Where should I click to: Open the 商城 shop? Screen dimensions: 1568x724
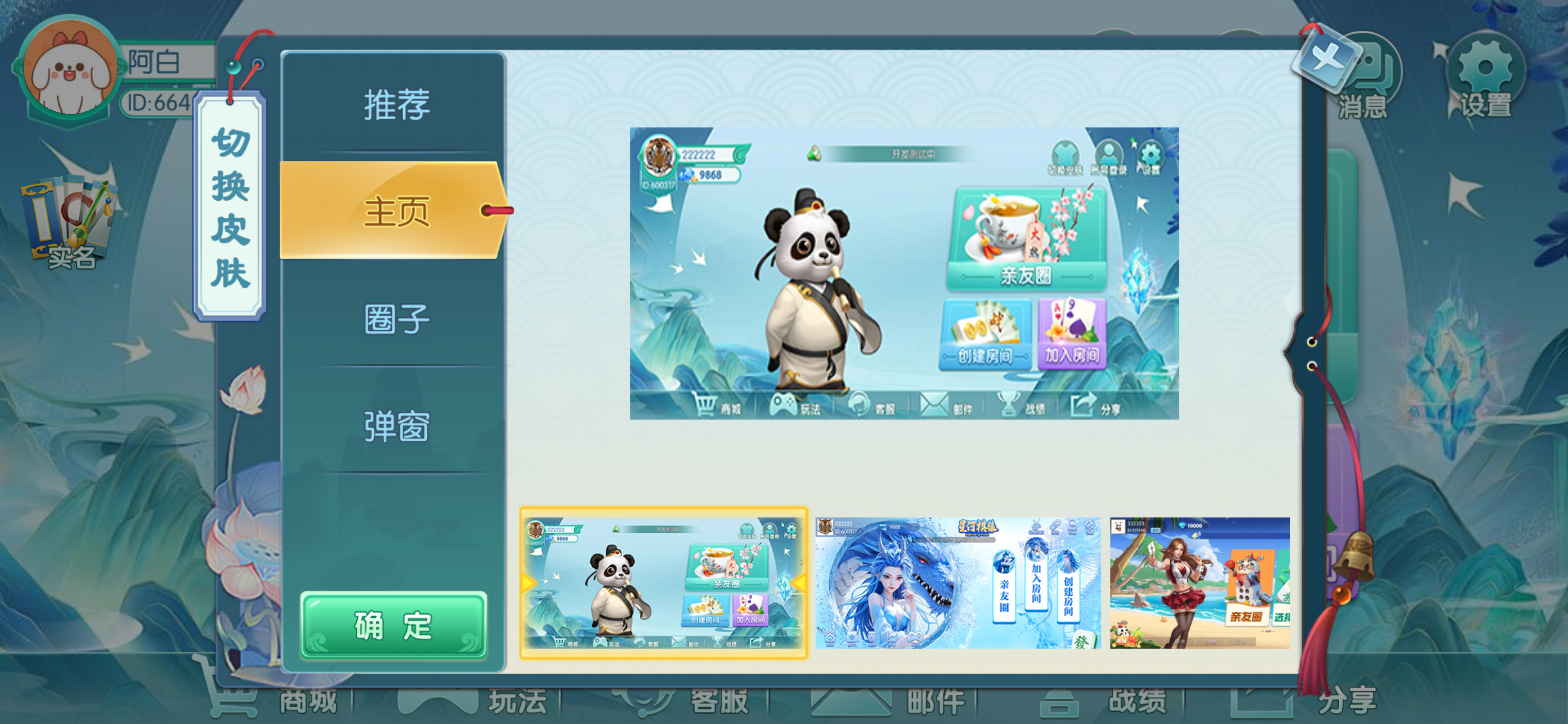(270, 701)
